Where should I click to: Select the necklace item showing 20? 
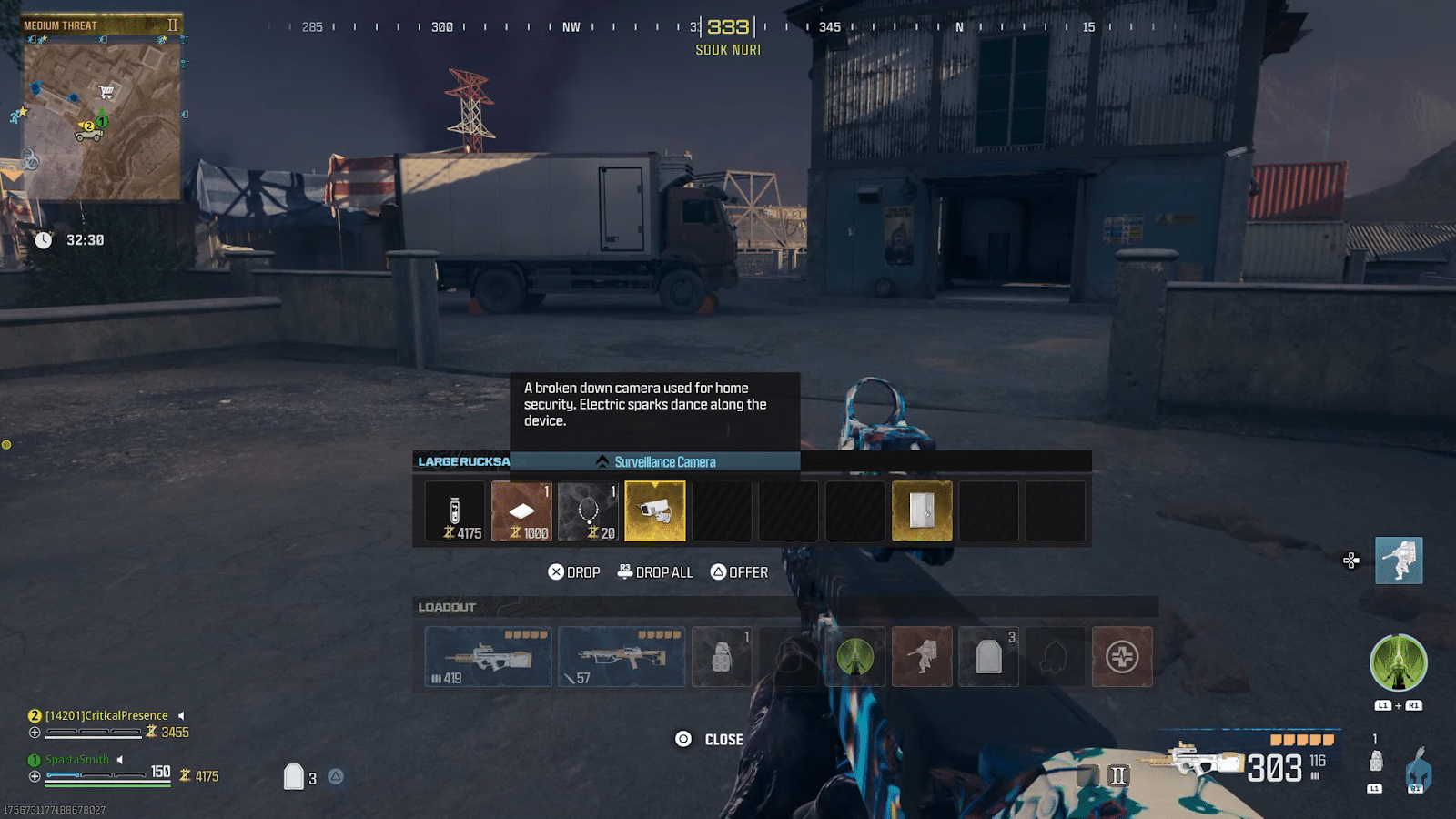coord(590,511)
